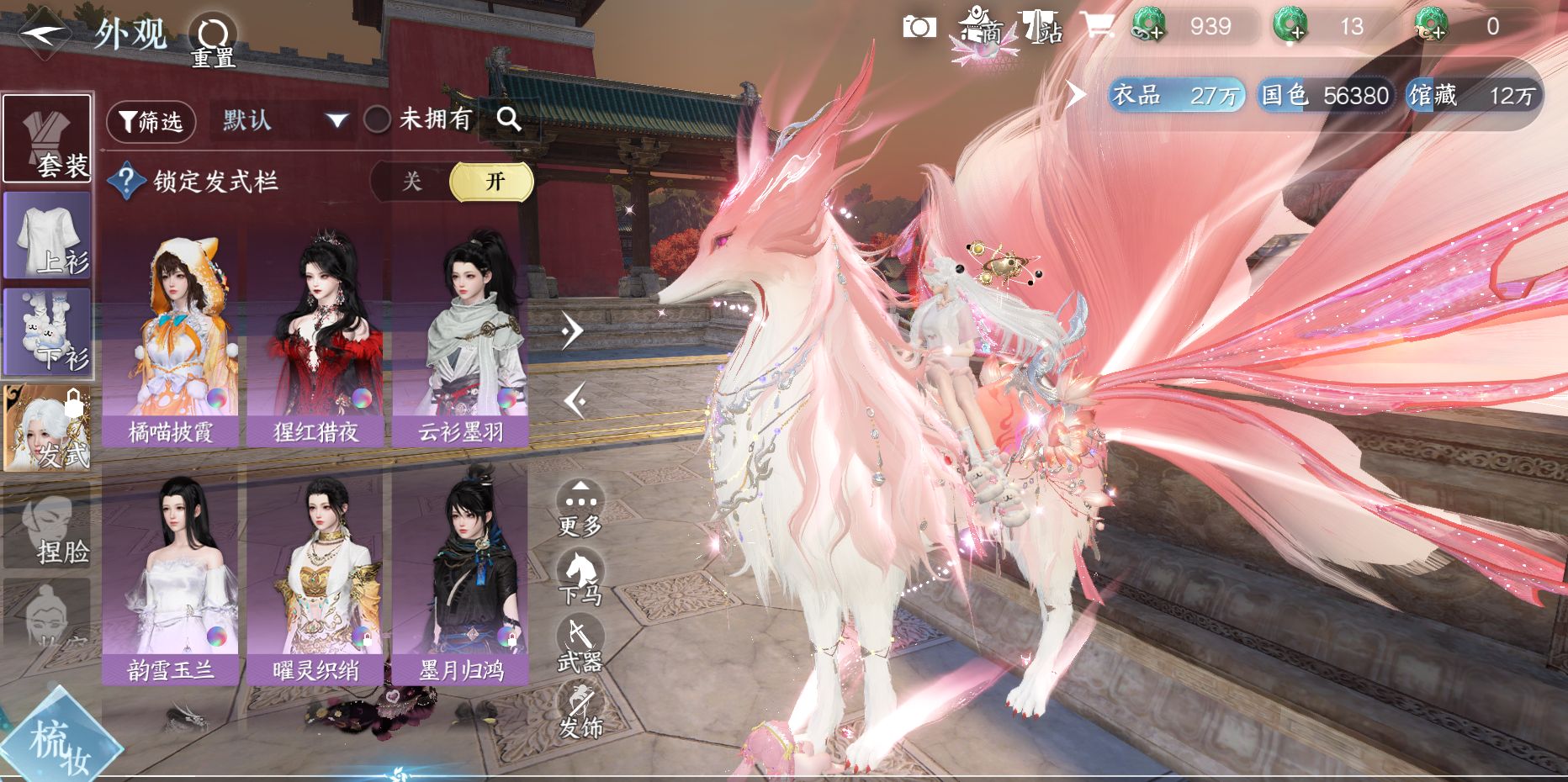
Task: Reset appearance with the 重置 button
Action: [213, 40]
